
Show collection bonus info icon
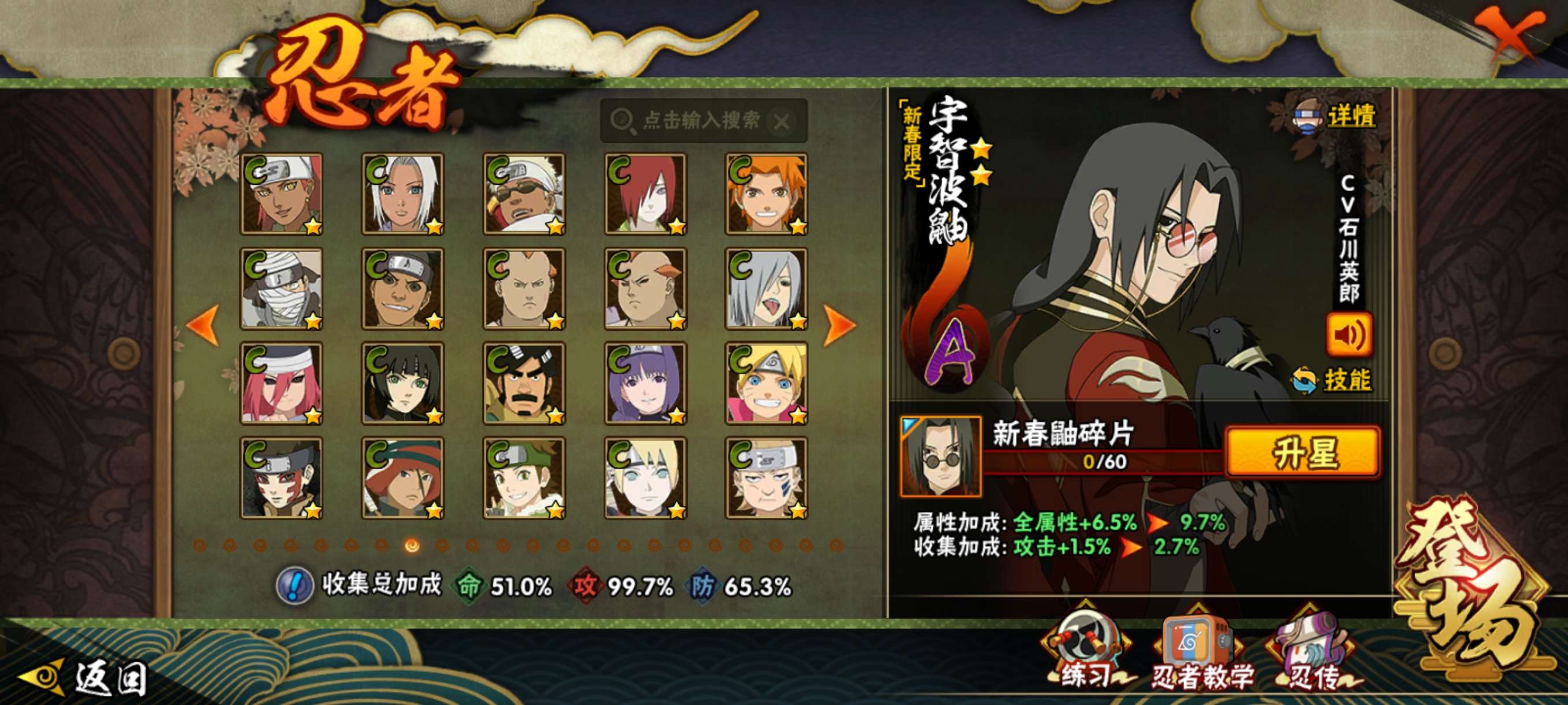click(x=295, y=586)
